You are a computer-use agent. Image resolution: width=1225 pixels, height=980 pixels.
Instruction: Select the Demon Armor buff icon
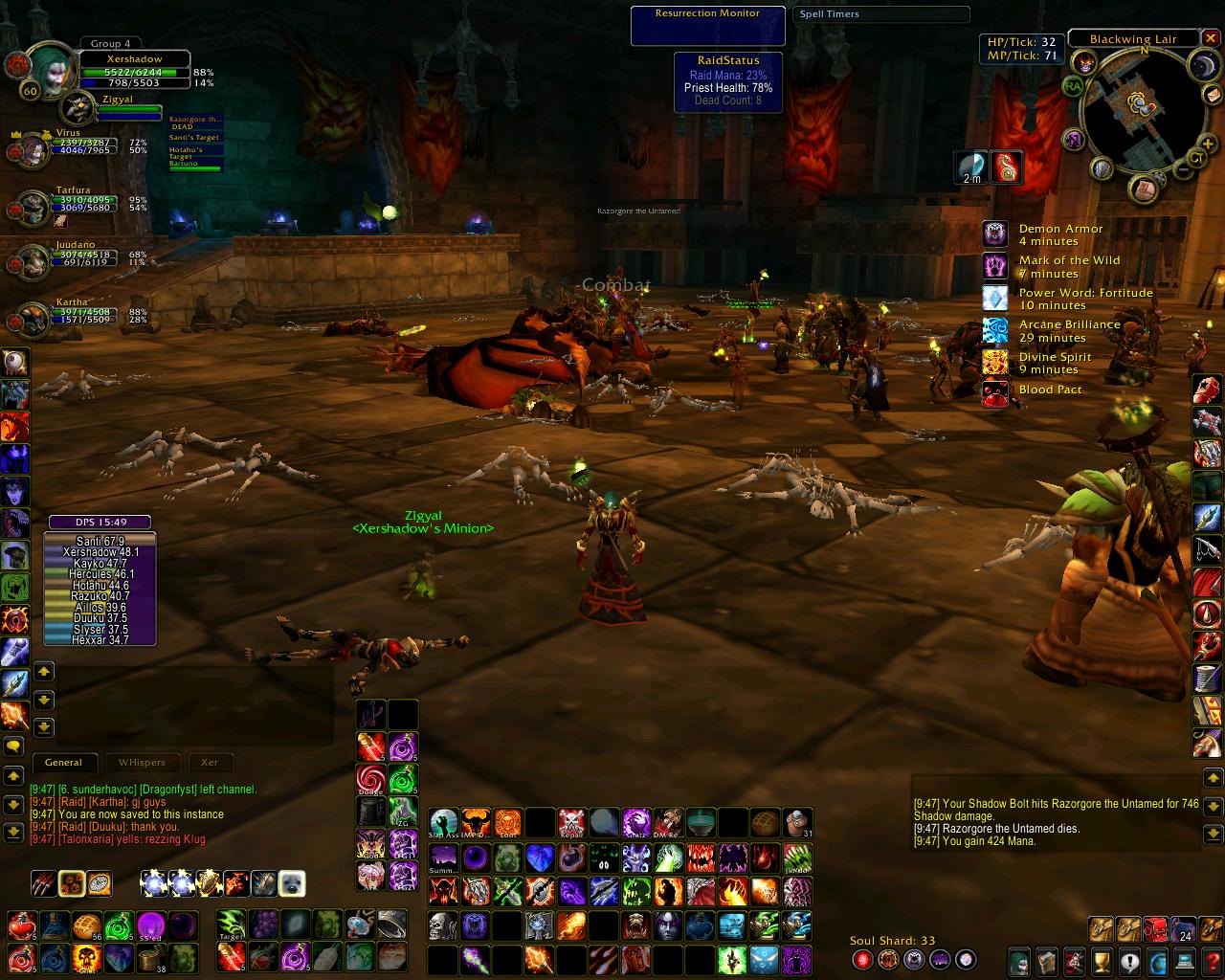[x=995, y=234]
